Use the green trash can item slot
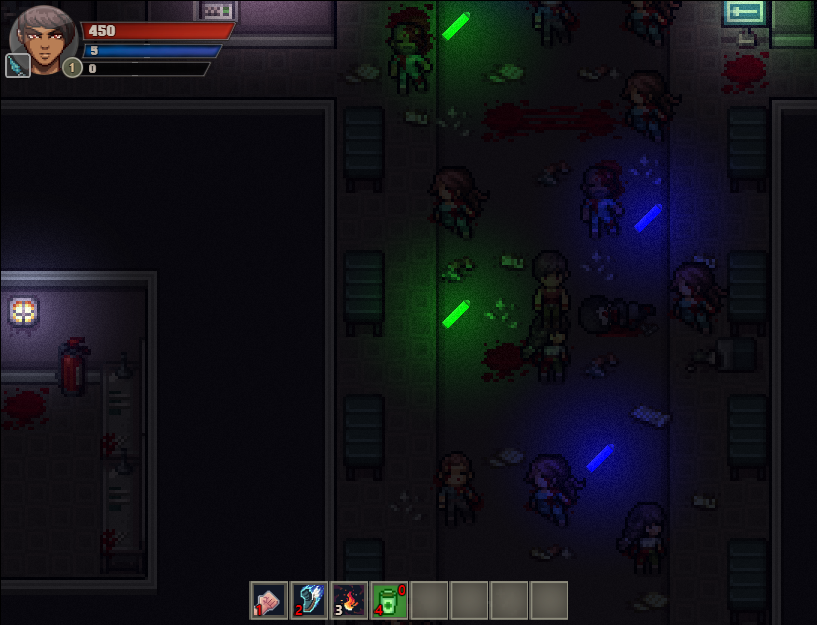817x625 pixels. (389, 600)
